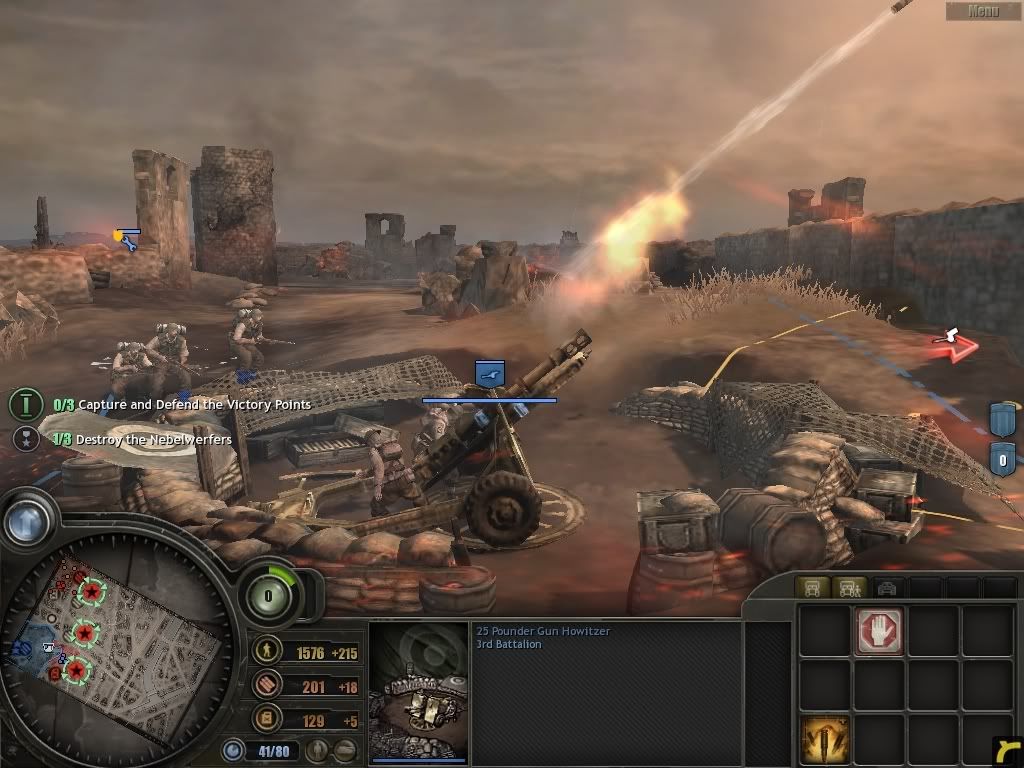Select the Capture and Defend Victory Points objective
This screenshot has width=1024, height=768.
pyautogui.click(x=194, y=405)
